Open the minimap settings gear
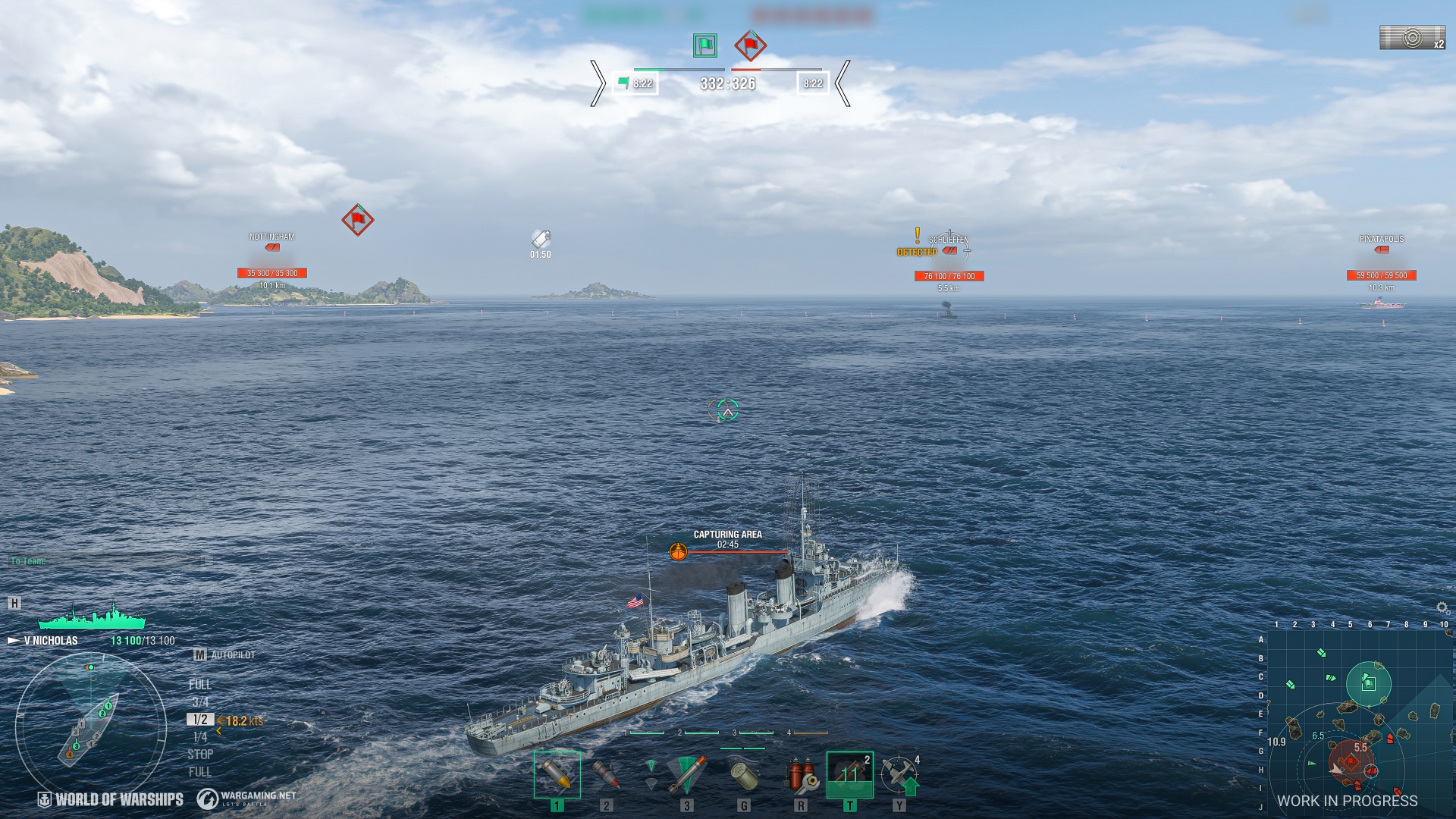Image resolution: width=1456 pixels, height=819 pixels. click(x=1442, y=608)
